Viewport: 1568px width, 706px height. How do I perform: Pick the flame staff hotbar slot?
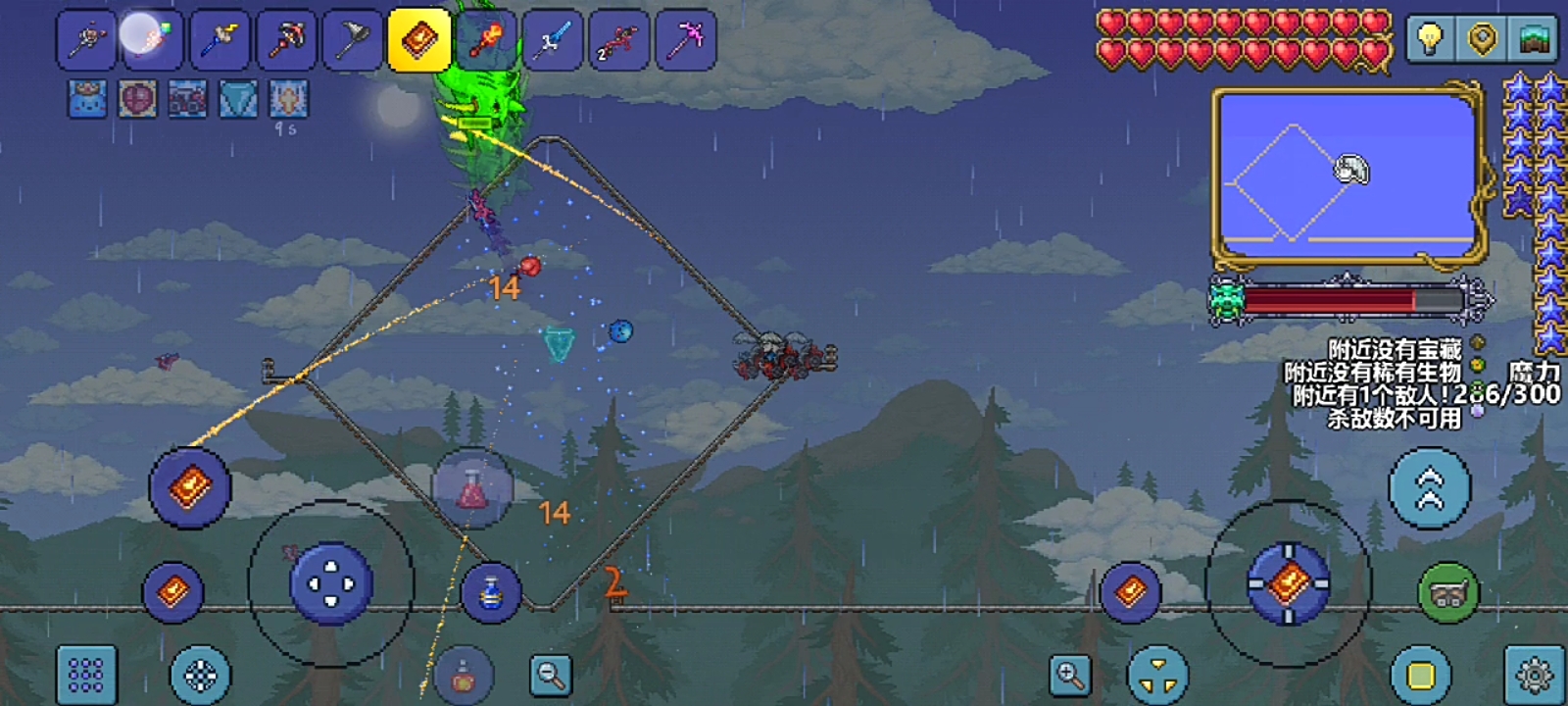point(485,41)
